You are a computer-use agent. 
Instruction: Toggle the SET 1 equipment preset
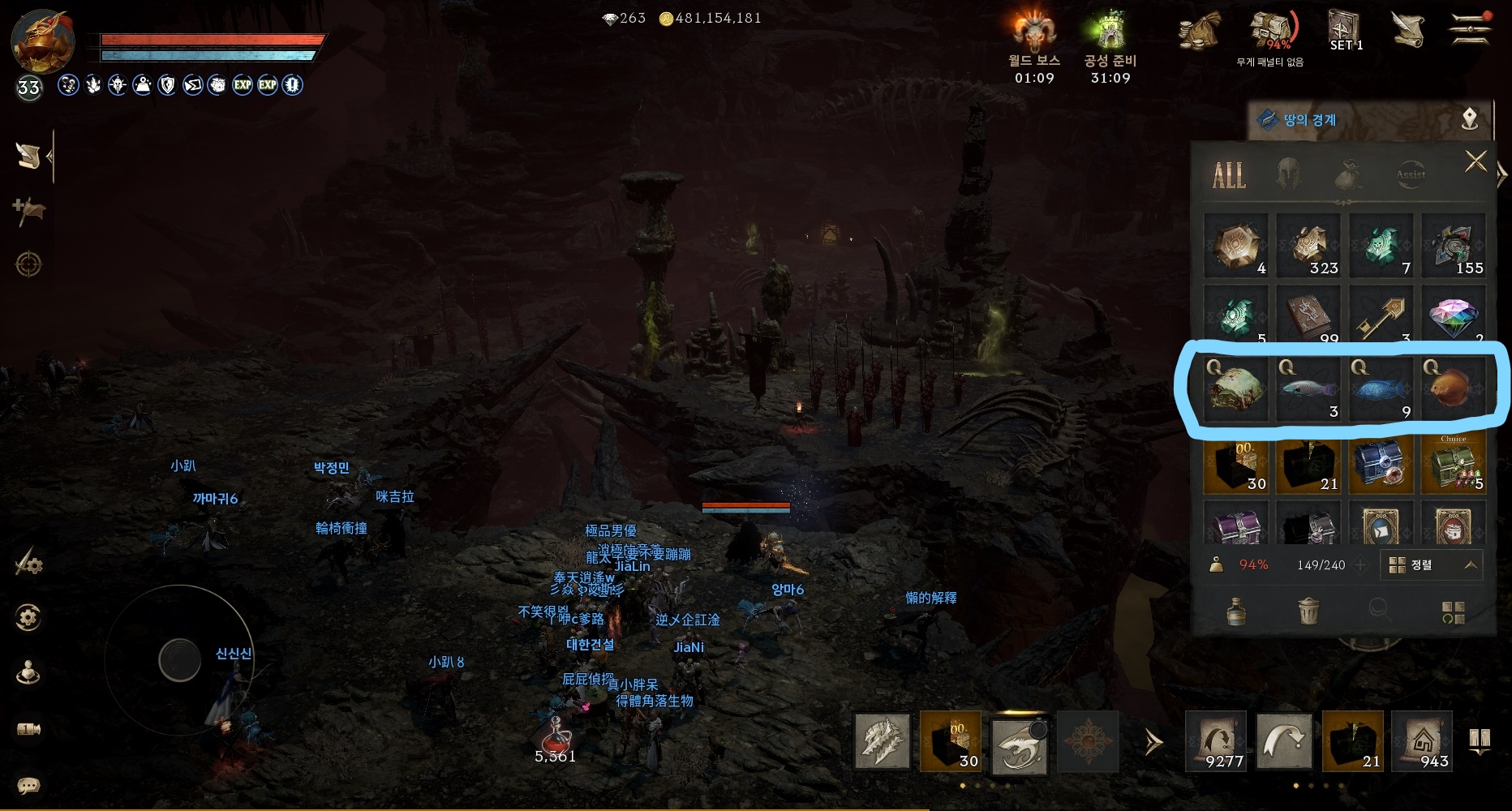click(x=1346, y=31)
